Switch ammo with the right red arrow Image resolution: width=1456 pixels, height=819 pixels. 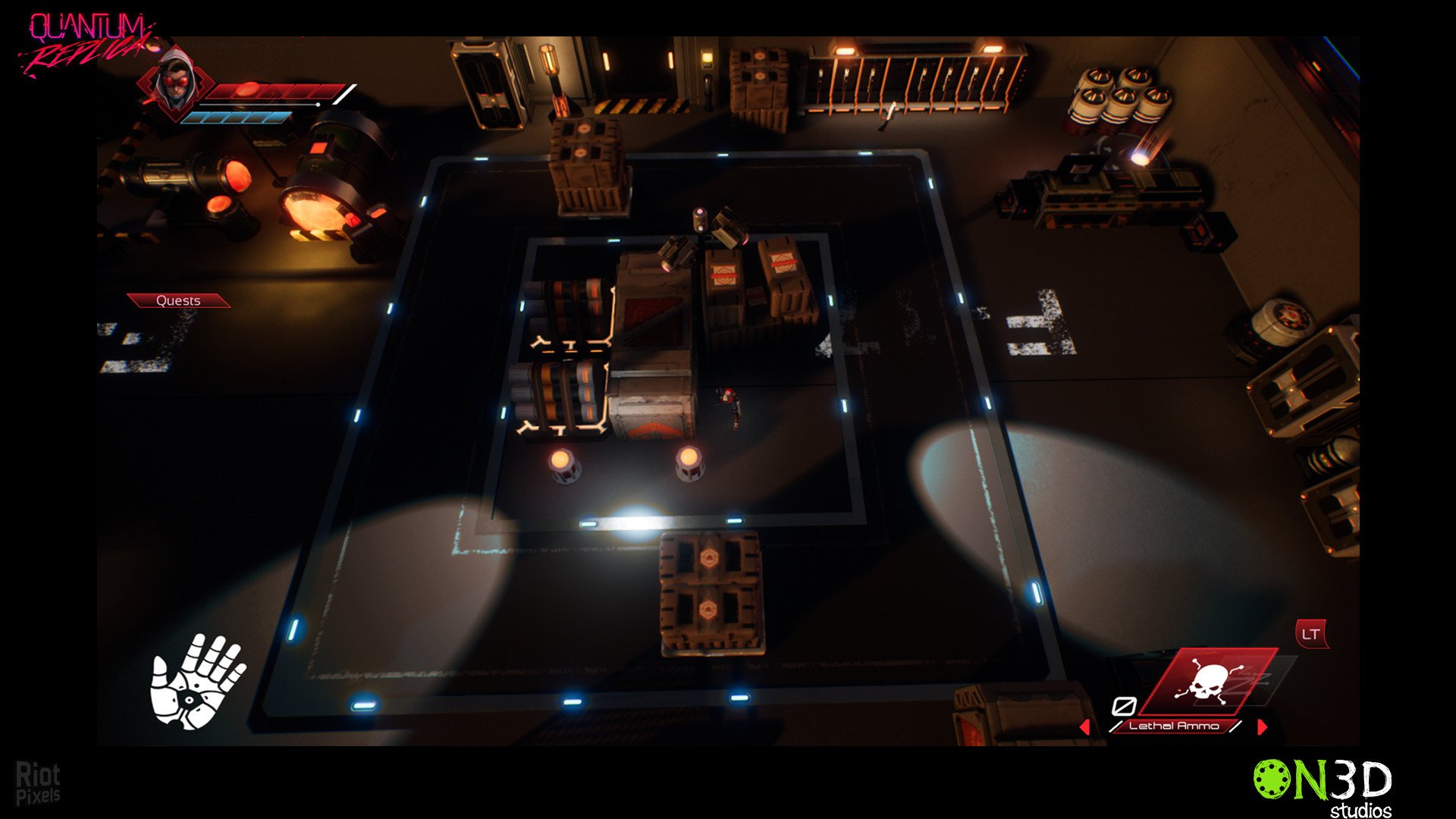click(x=1262, y=726)
